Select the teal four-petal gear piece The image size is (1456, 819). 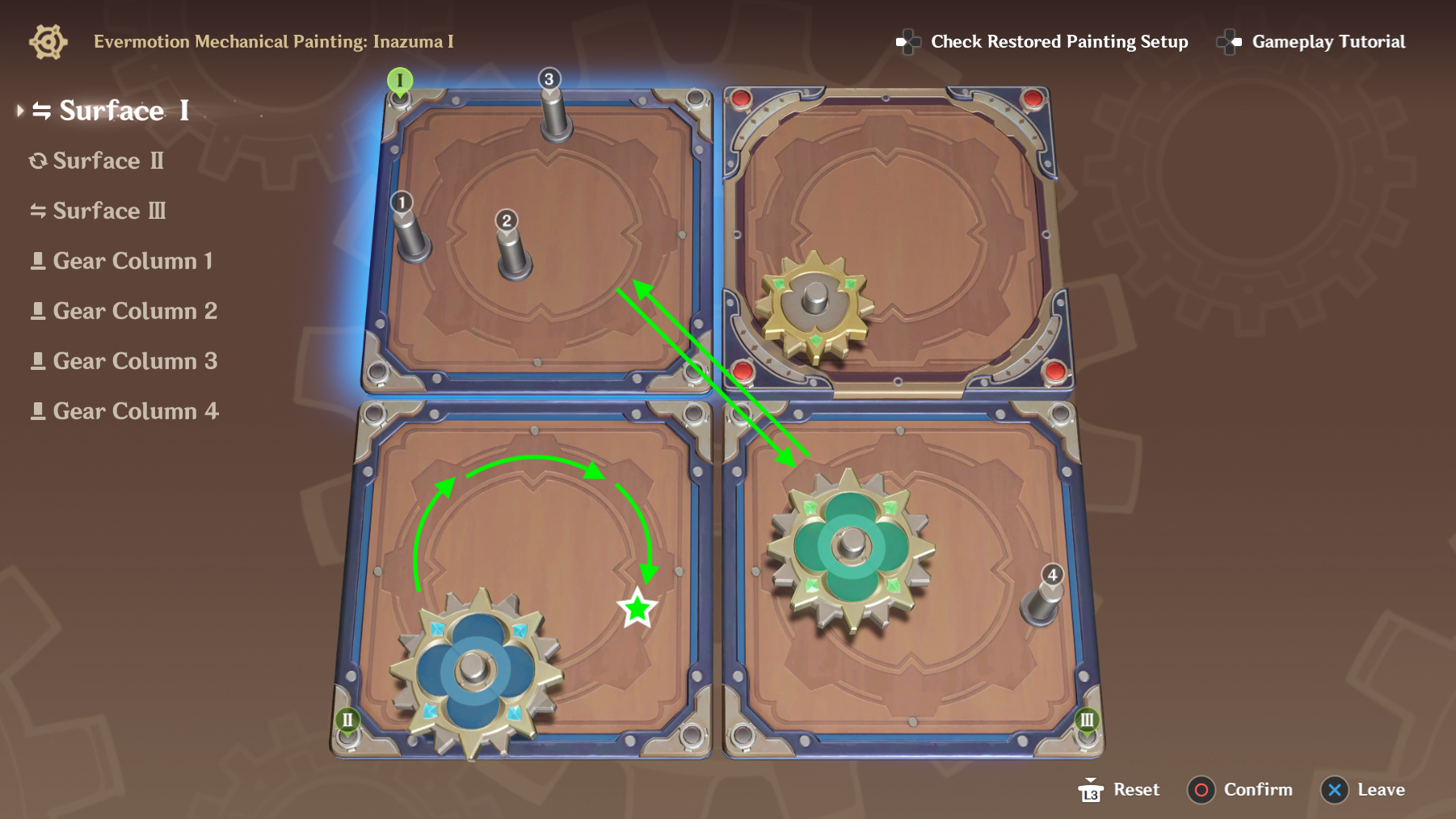(850, 547)
